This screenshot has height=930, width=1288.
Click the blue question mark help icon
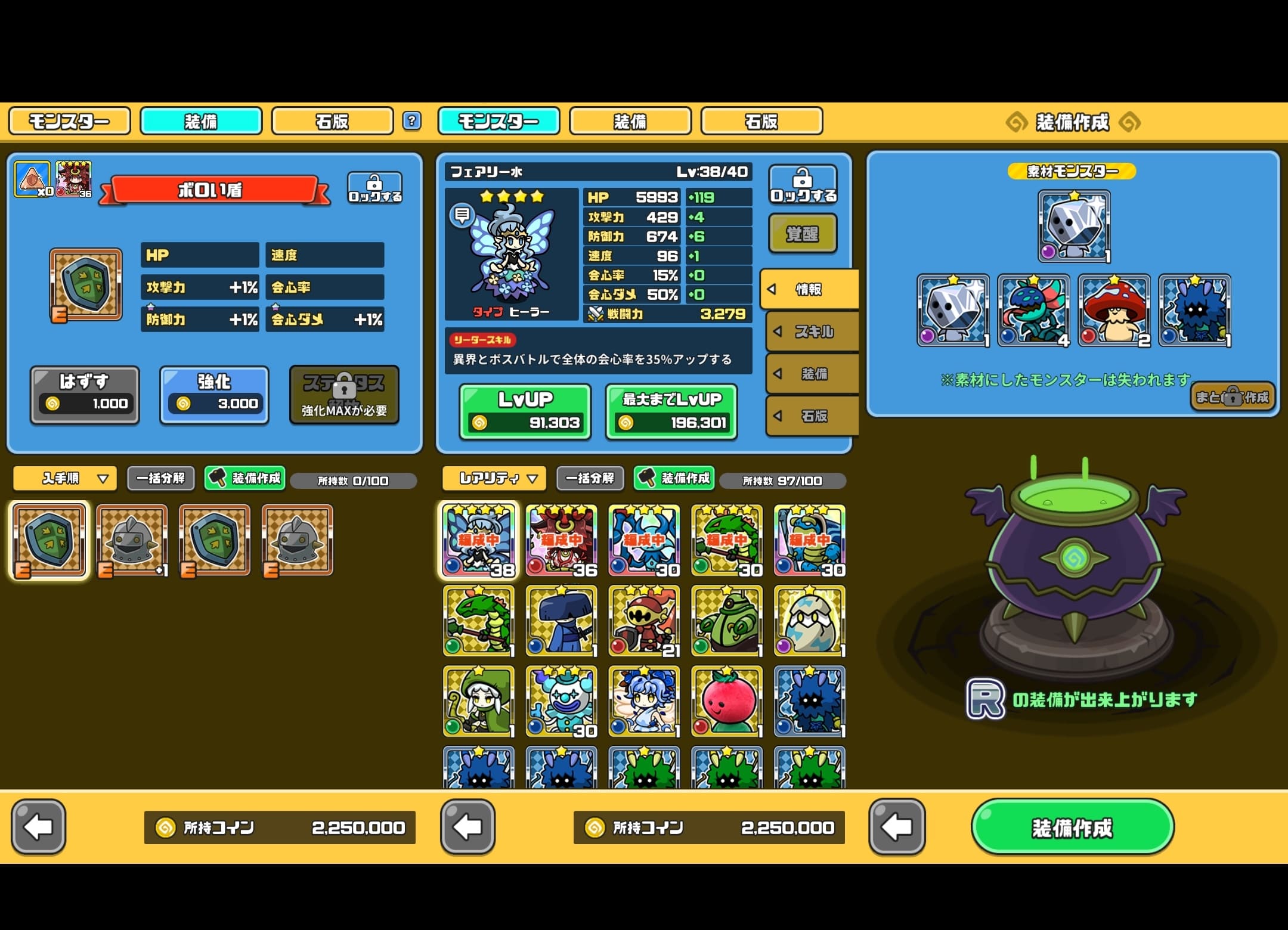coord(411,121)
